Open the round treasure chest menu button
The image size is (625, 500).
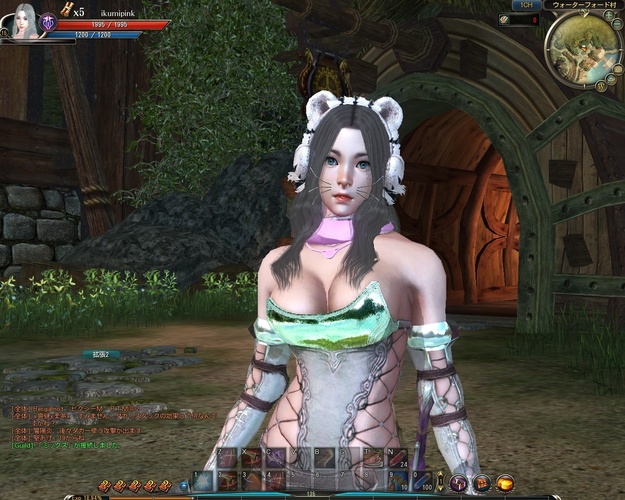[482, 483]
